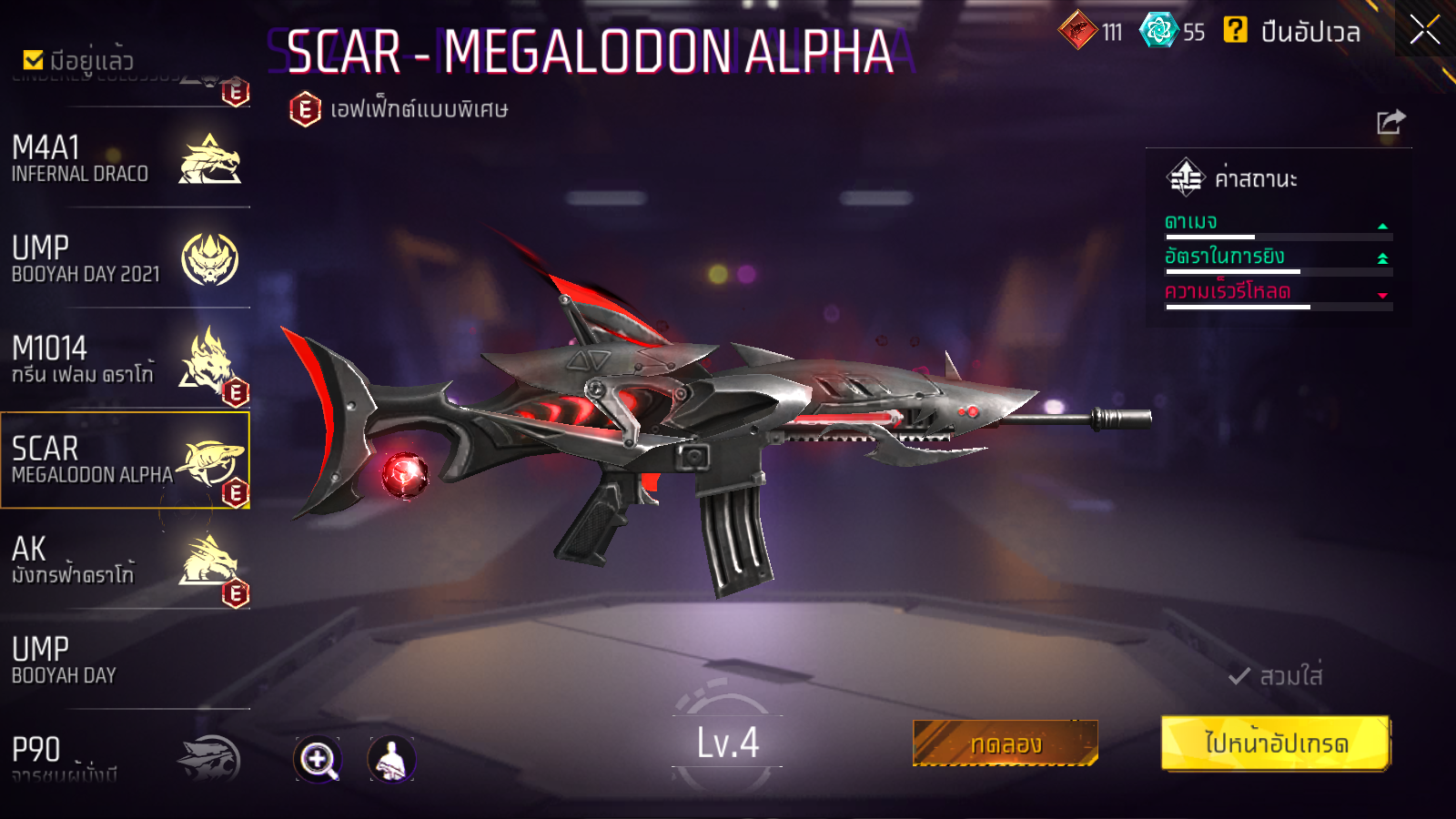Select the M1014 กรีน เฟลม ดราโก้ skin
The height and width of the screenshot is (819, 1456).
(126, 359)
